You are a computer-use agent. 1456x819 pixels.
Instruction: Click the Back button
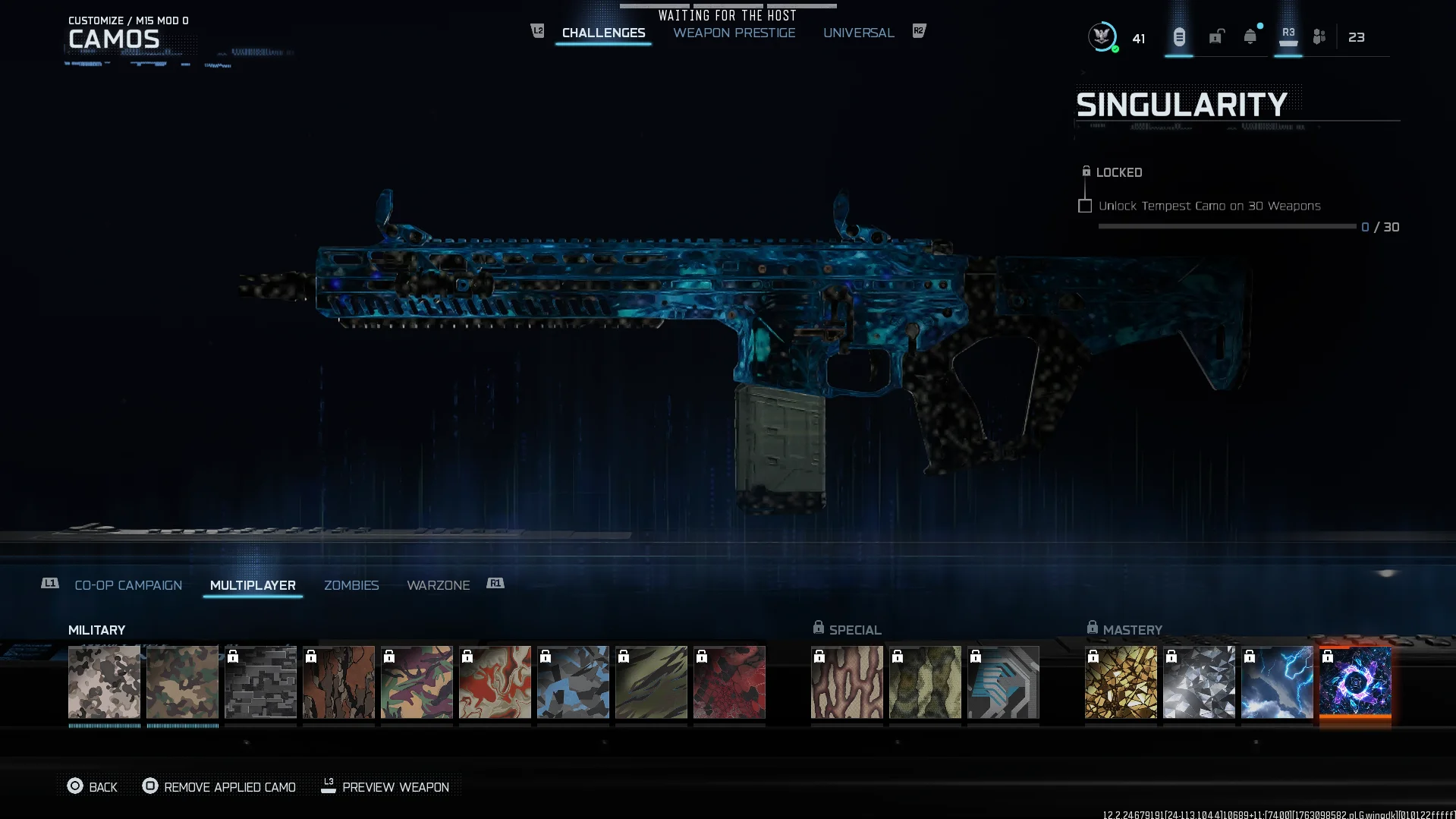[x=93, y=787]
